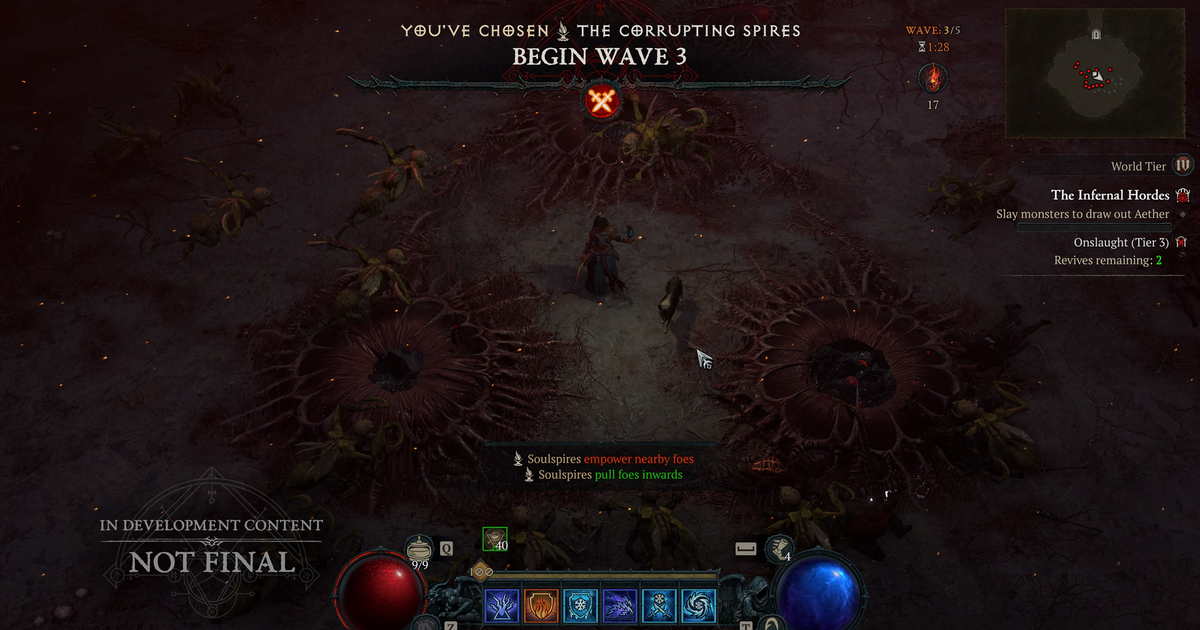Drink the healing potion flask
This screenshot has width=1200, height=630.
click(420, 548)
